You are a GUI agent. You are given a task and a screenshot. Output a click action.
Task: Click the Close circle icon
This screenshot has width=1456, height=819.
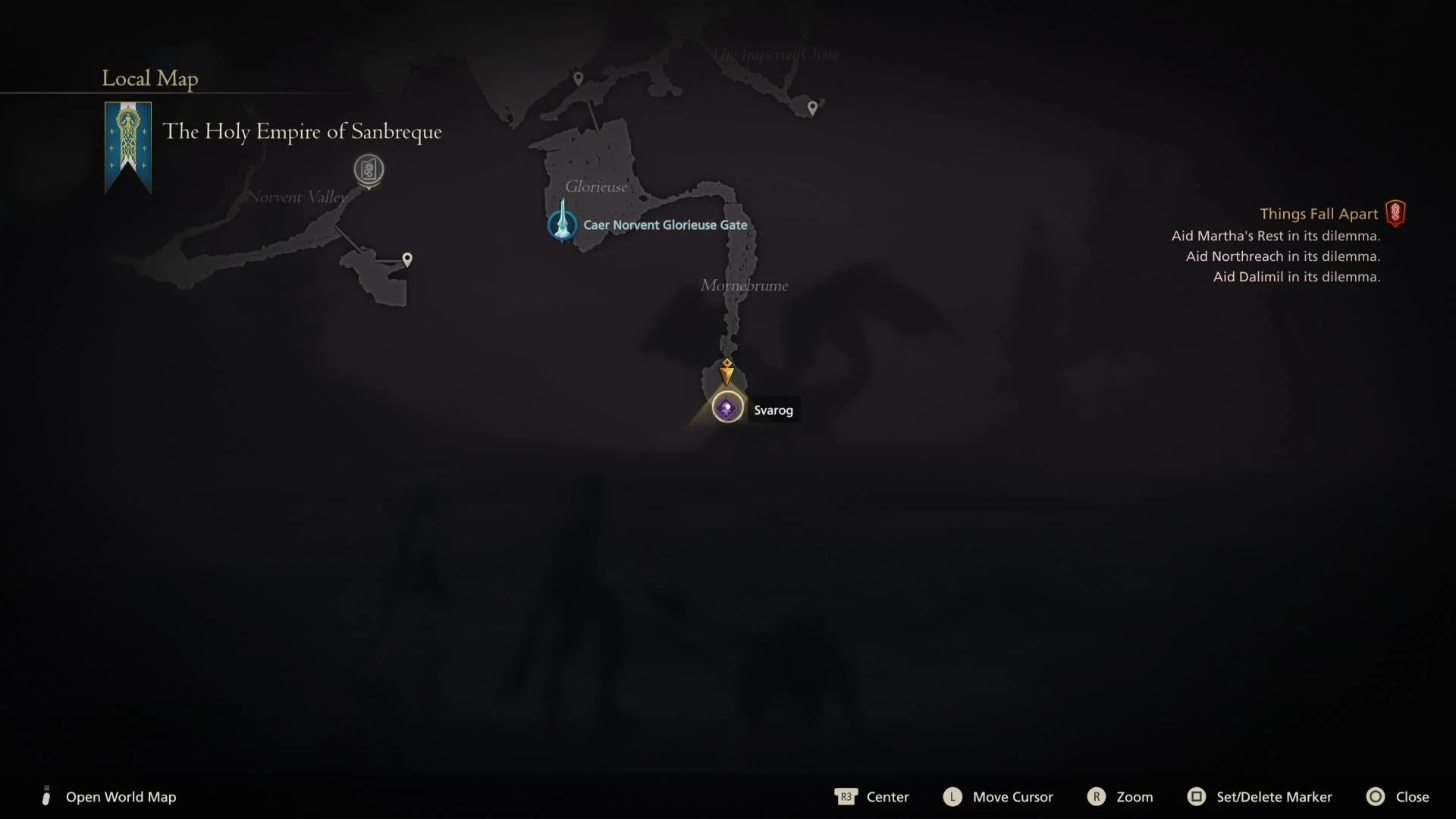point(1376,796)
